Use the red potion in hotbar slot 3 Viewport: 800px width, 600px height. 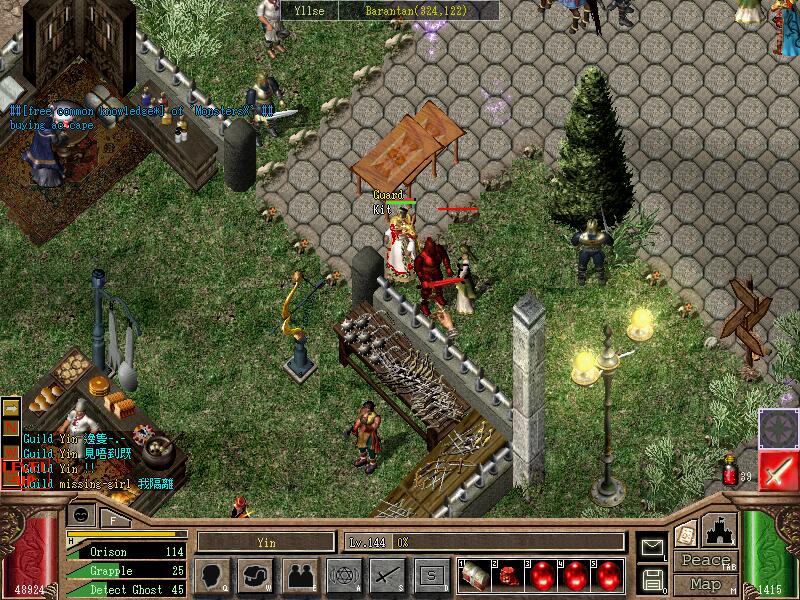point(542,575)
